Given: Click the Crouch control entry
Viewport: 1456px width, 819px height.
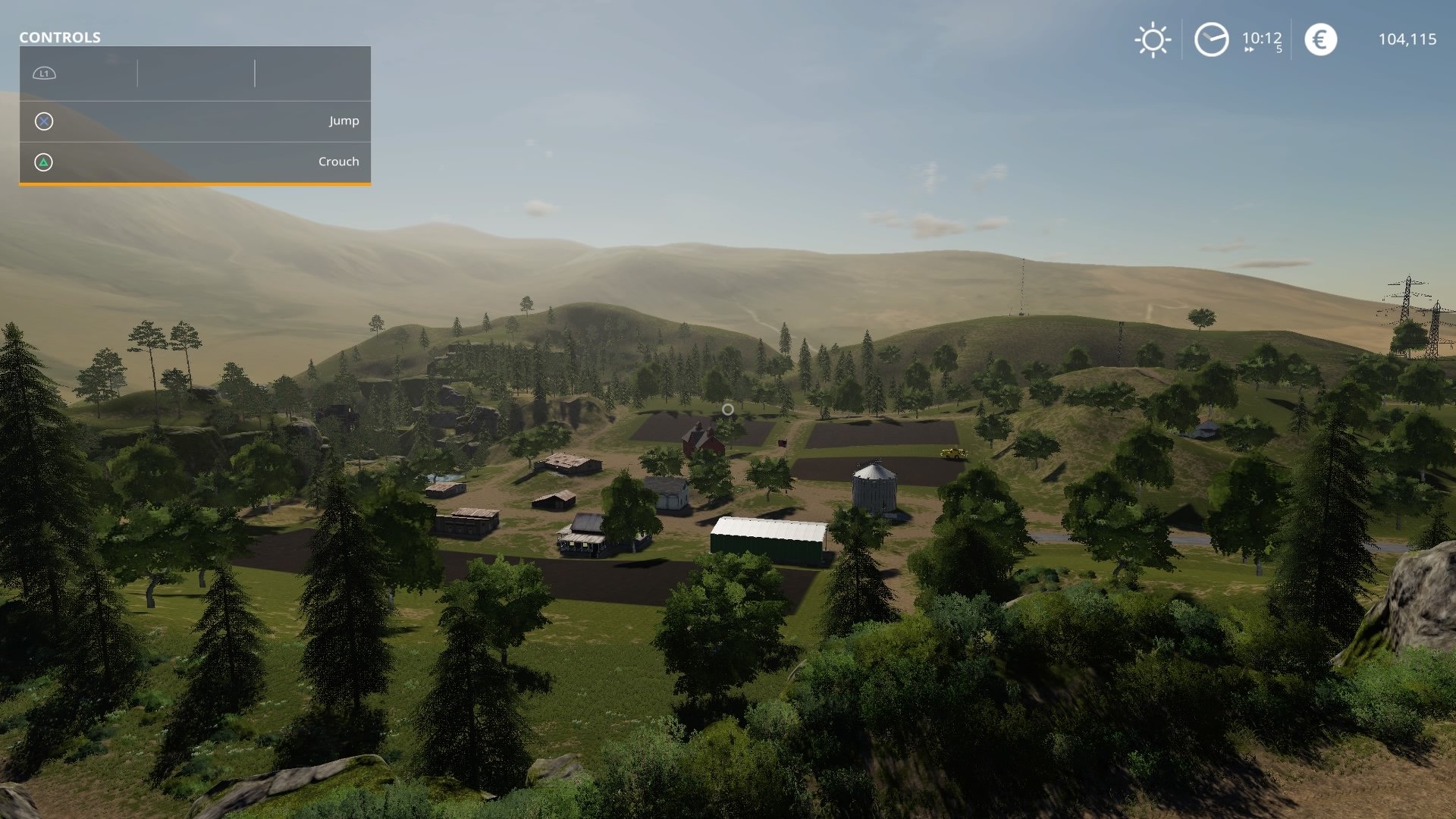Looking at the screenshot, I should point(338,162).
